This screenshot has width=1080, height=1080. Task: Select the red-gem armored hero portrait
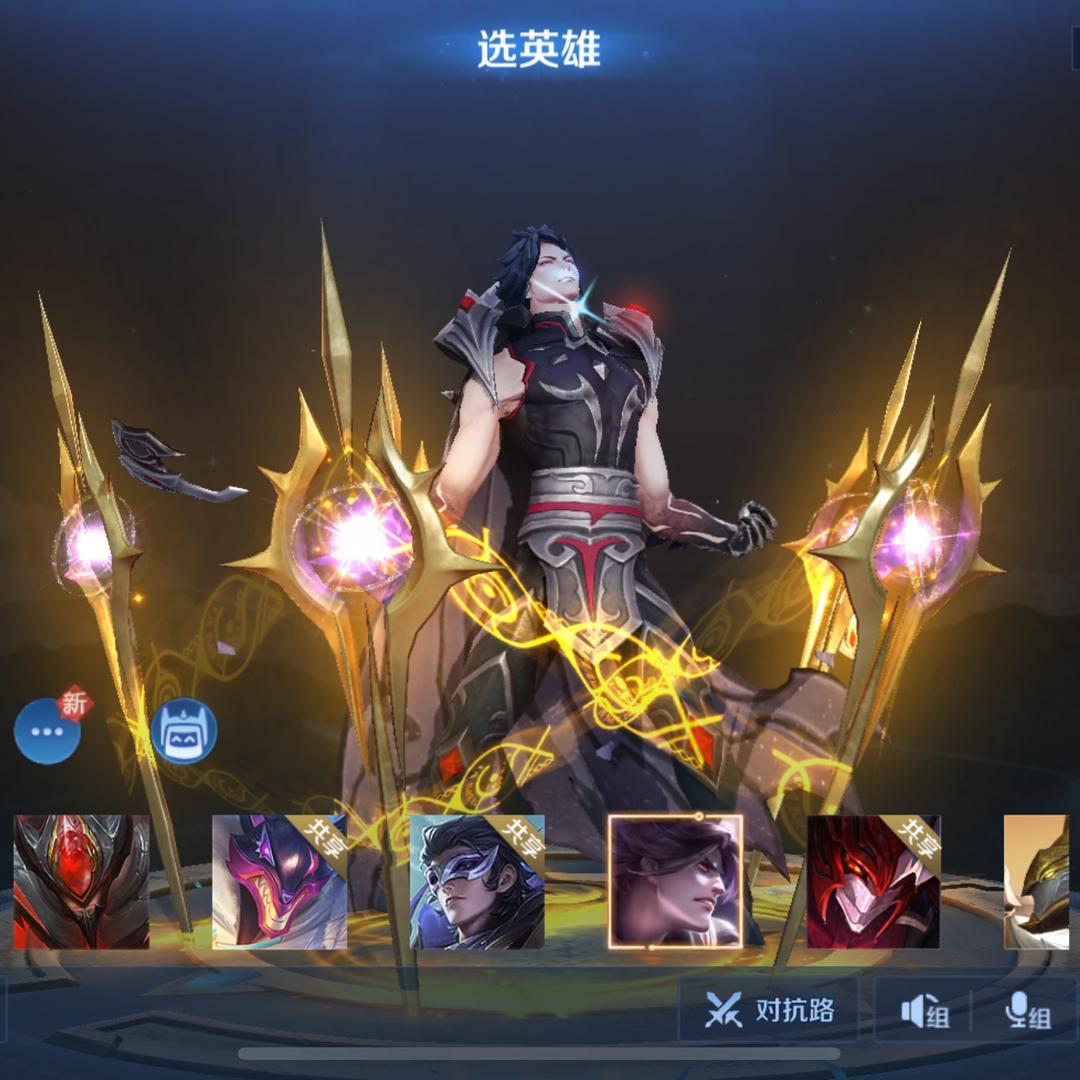[81, 881]
